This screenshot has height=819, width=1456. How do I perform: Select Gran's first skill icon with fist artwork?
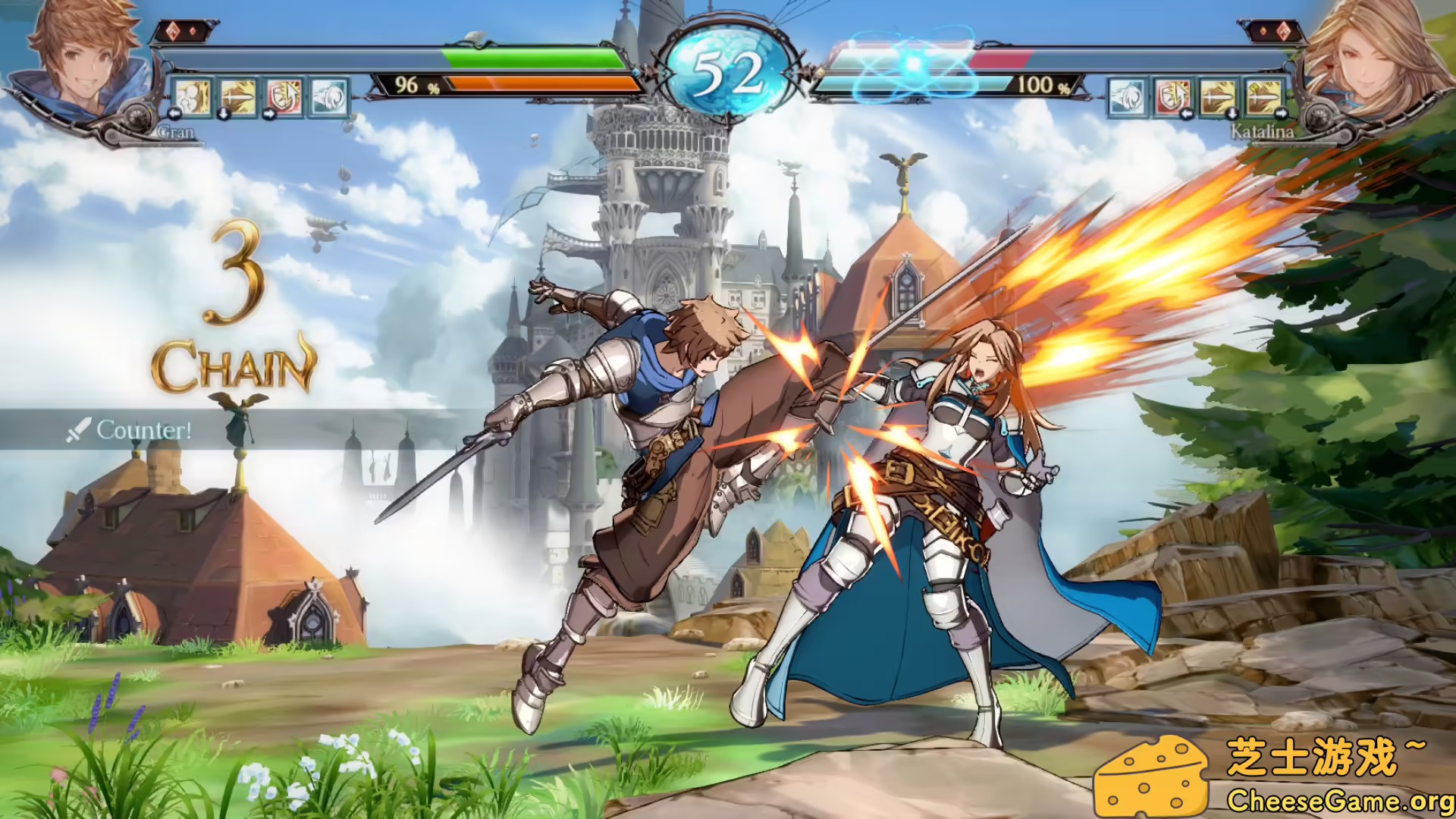pyautogui.click(x=193, y=98)
